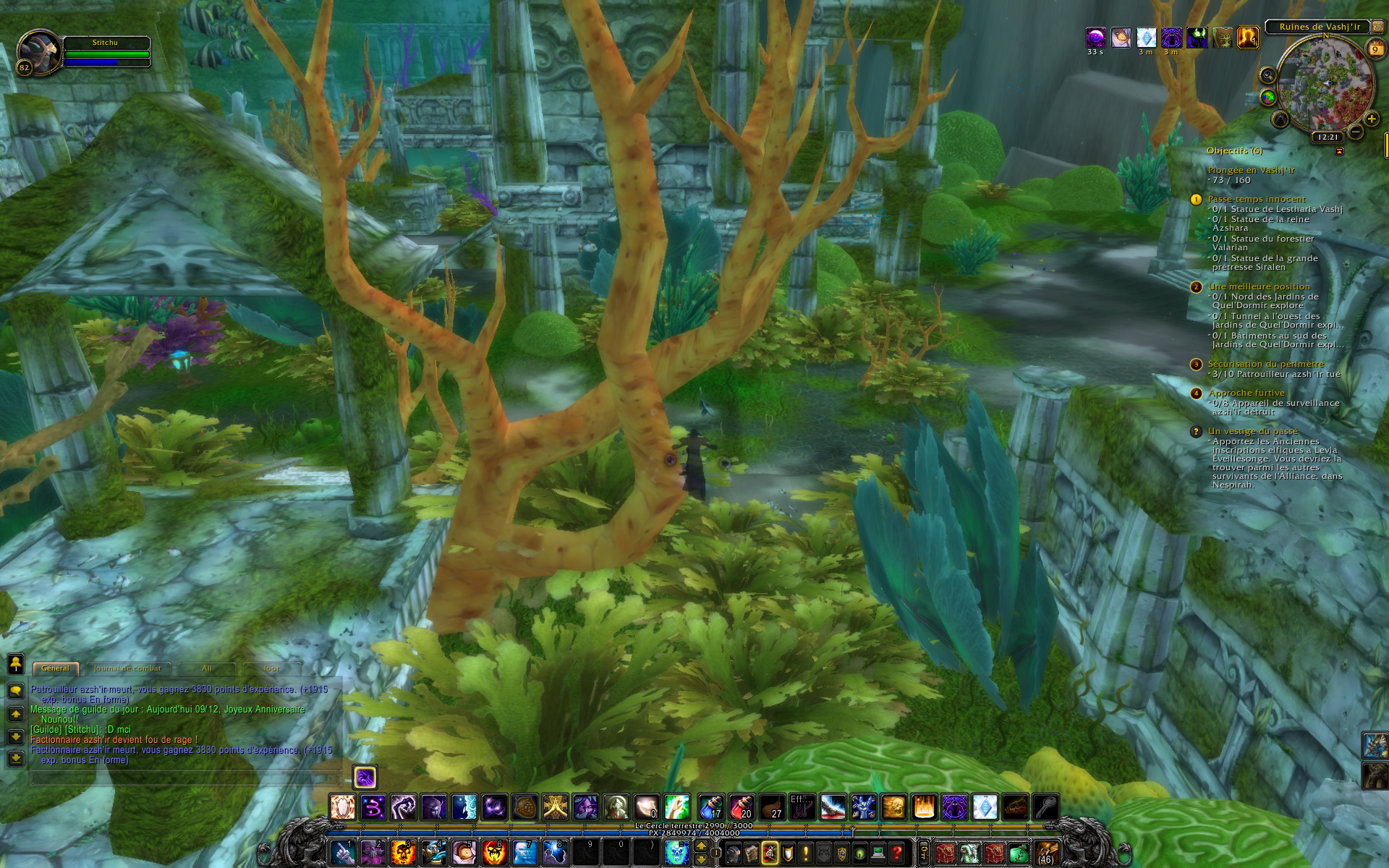Open the minimap tracking magnifier button
The width and height of the screenshot is (1389, 868).
pos(1267,75)
